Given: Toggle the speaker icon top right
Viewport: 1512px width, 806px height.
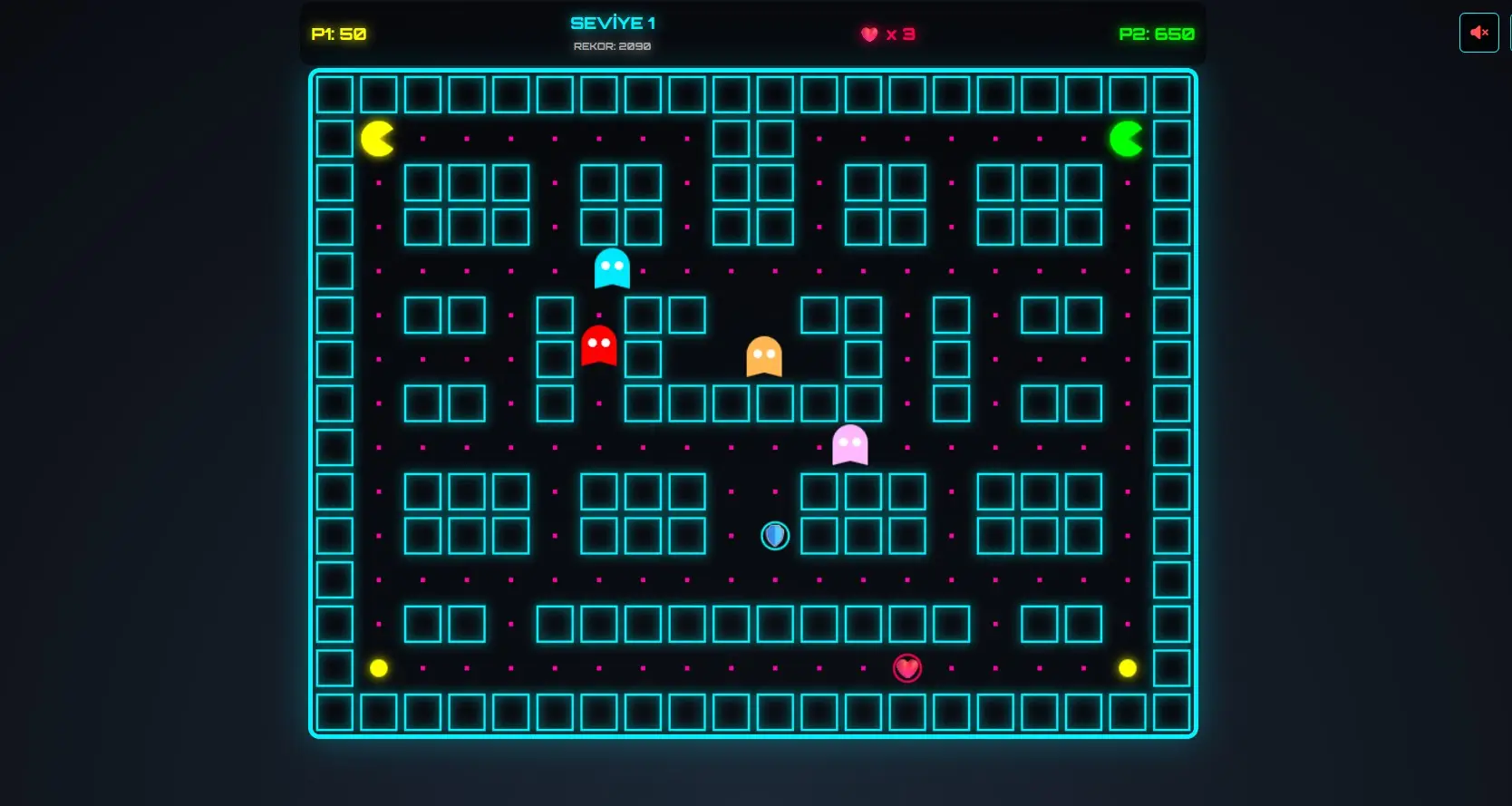Looking at the screenshot, I should pos(1478,33).
